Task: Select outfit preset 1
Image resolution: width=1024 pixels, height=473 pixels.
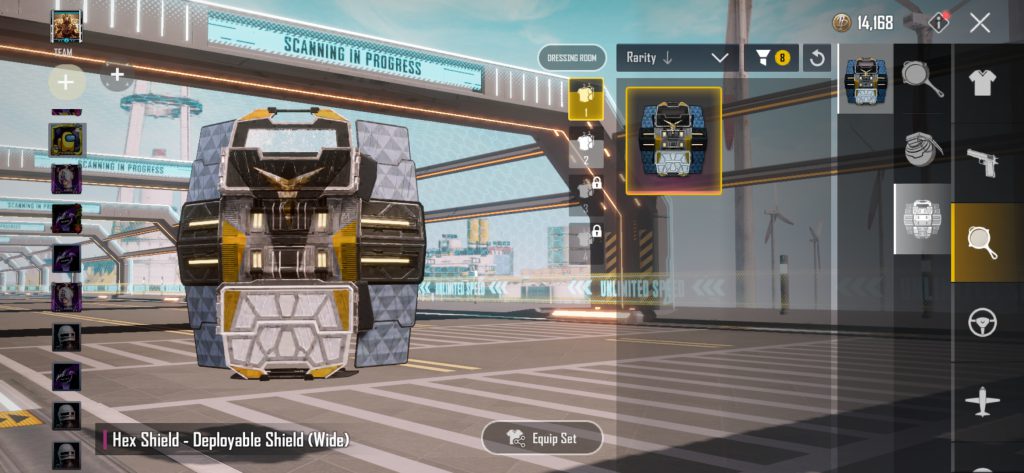Action: click(x=585, y=98)
